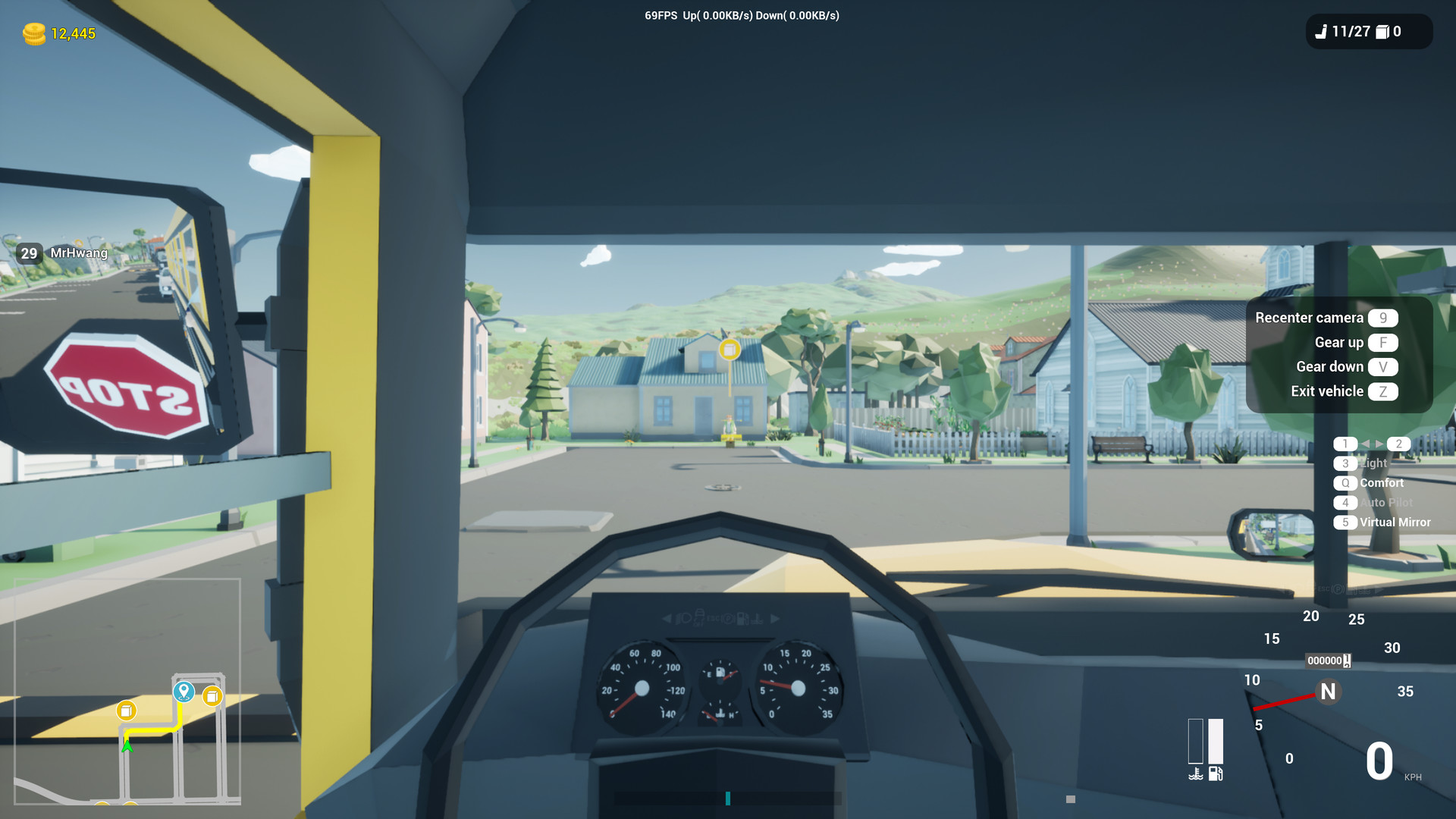Toggle the vehicle Light option
Viewport: 1456px width, 819px height.
[x=1373, y=463]
